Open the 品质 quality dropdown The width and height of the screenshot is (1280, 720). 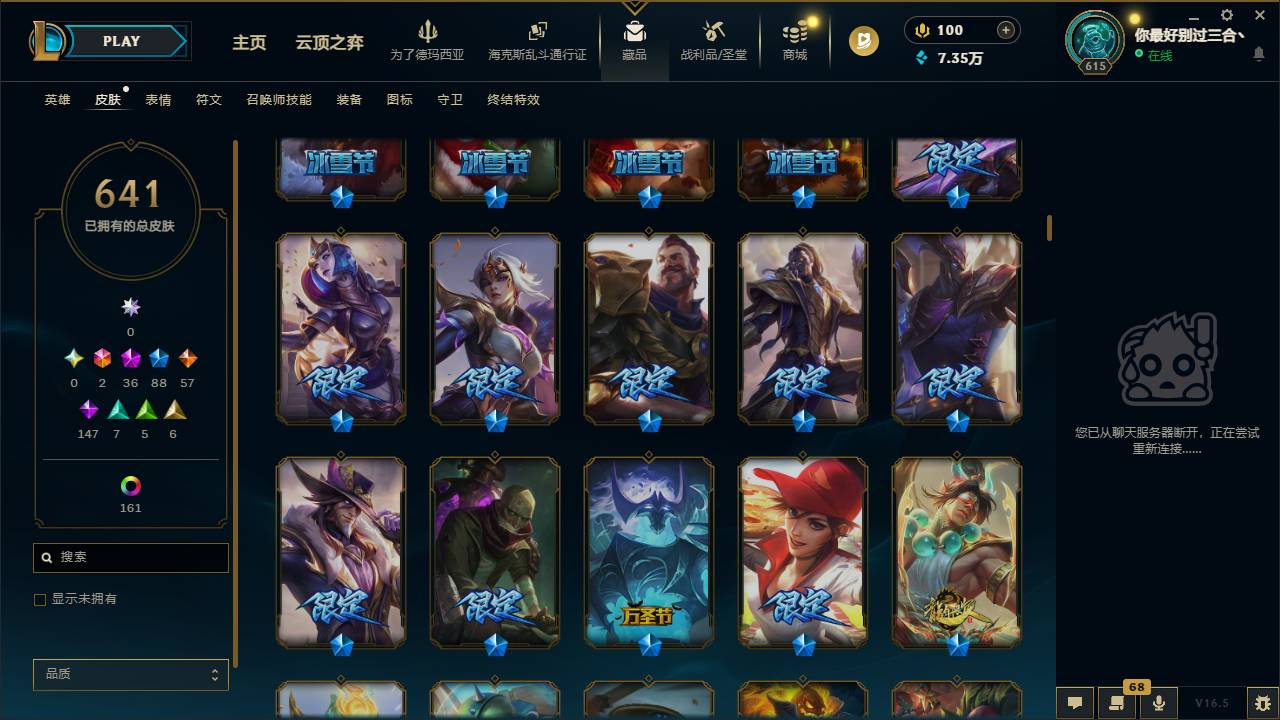click(130, 674)
